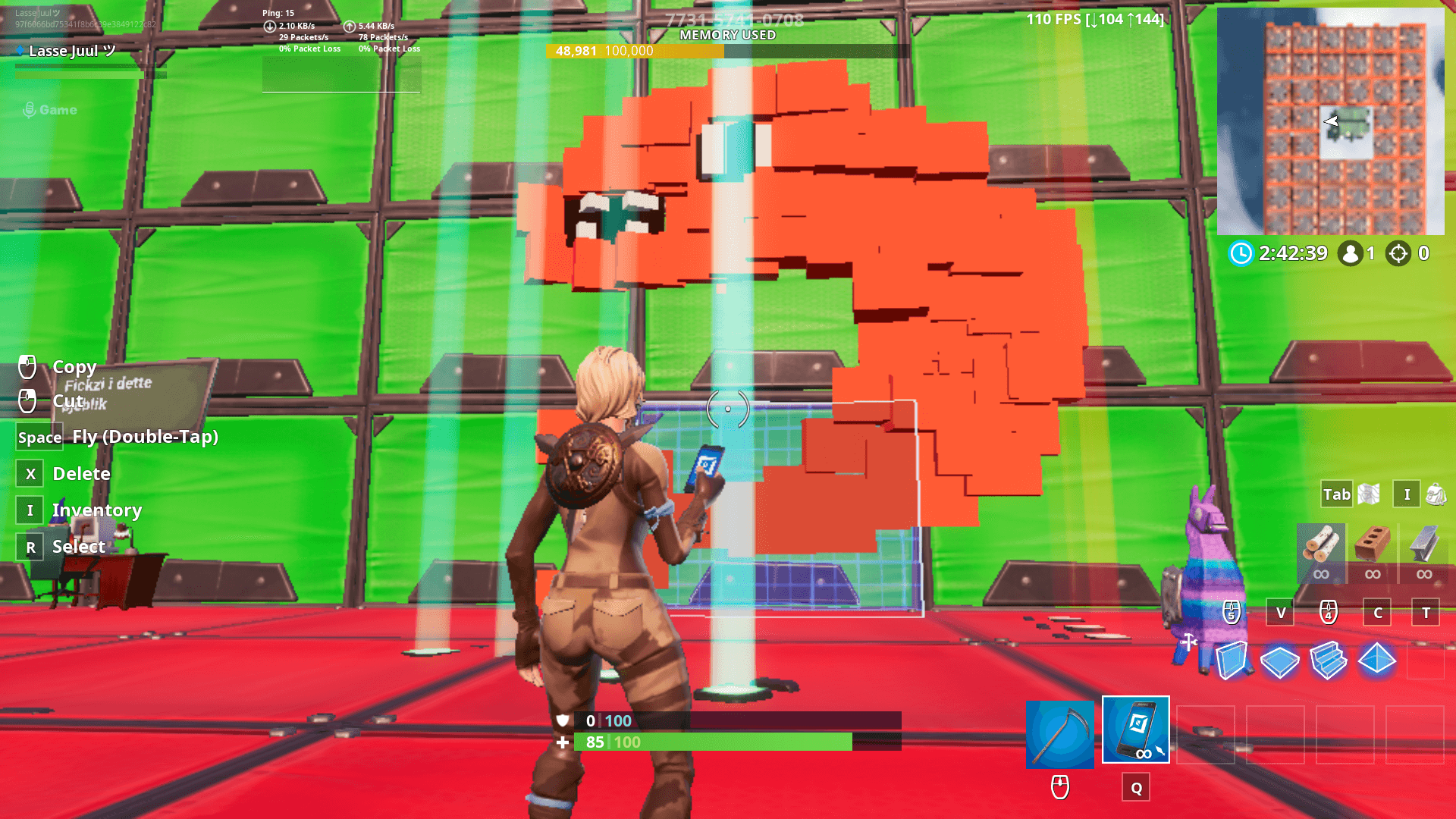Select the floor building piece
This screenshot has width=1456, height=819.
point(1280,661)
